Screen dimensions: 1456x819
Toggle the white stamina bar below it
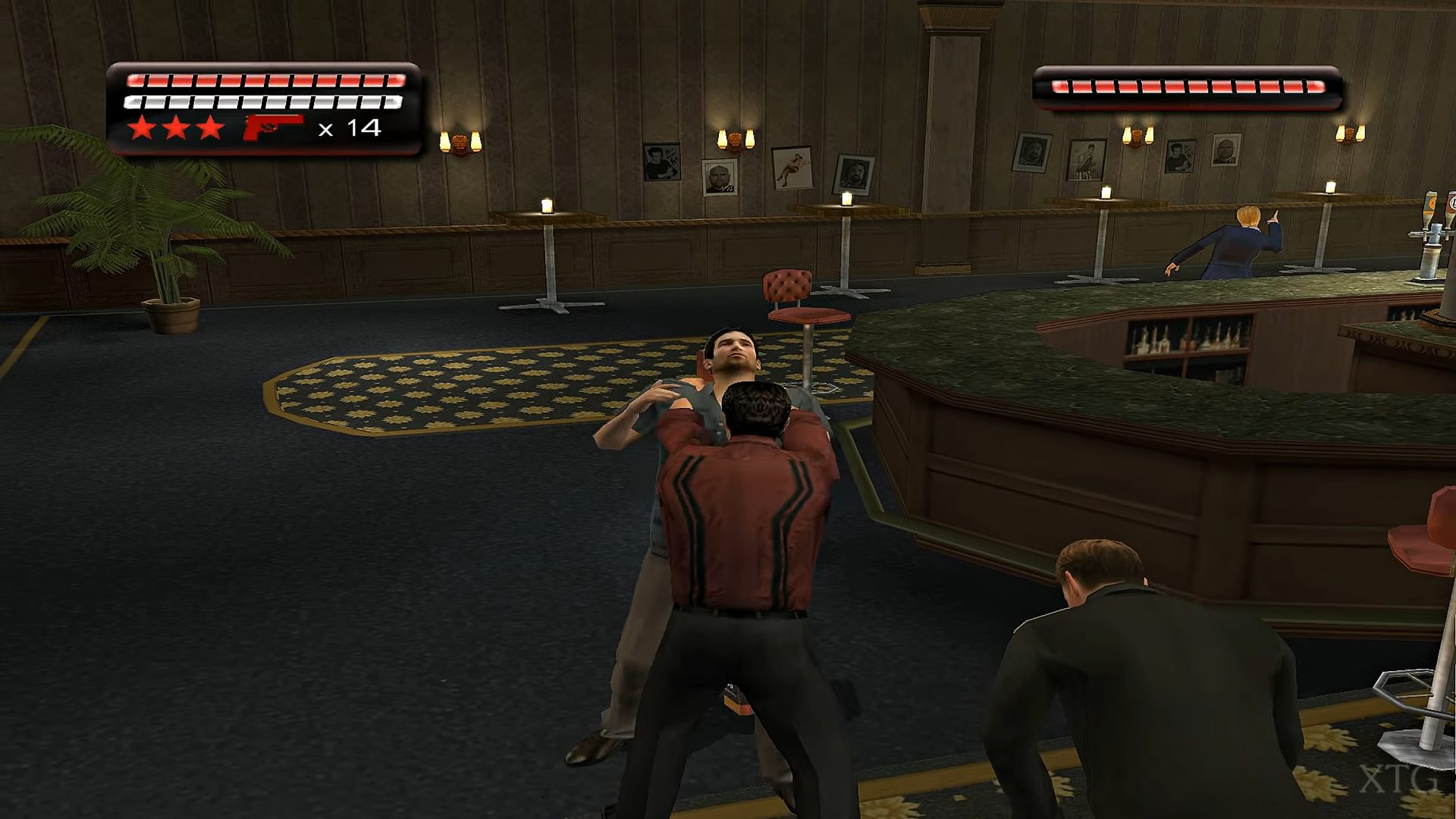(x=265, y=101)
